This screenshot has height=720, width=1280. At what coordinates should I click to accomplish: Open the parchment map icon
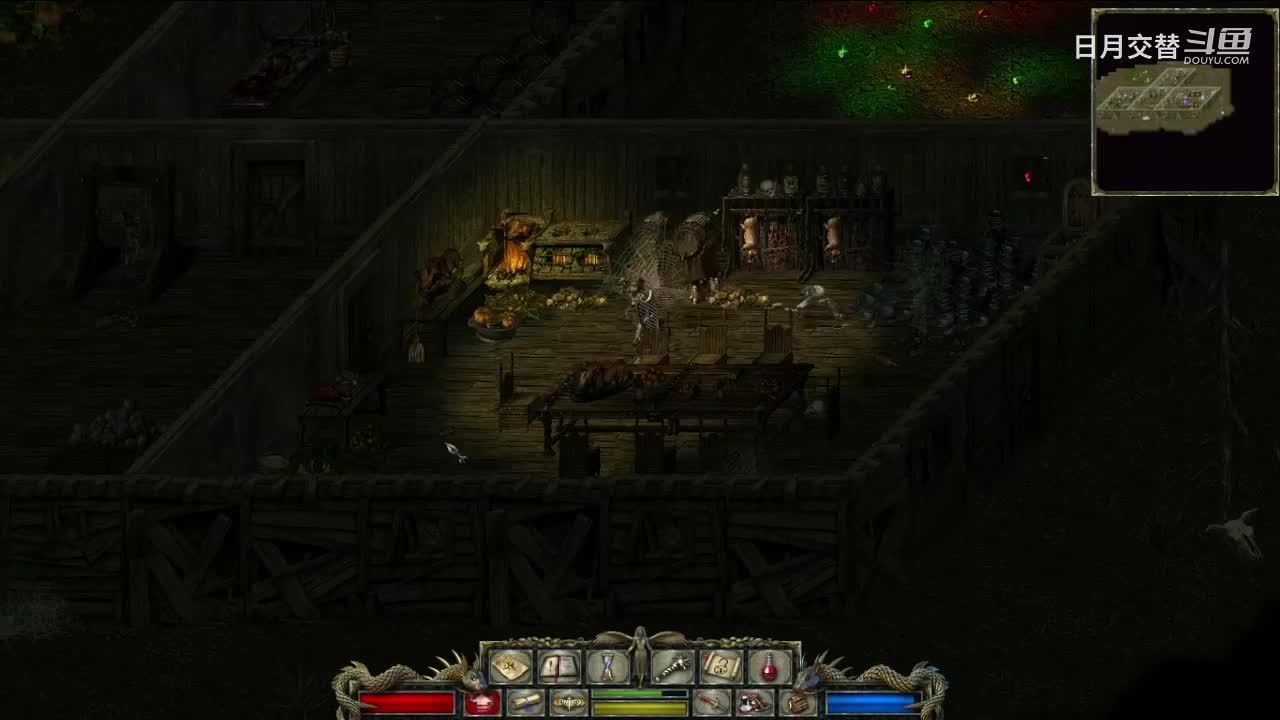point(510,666)
